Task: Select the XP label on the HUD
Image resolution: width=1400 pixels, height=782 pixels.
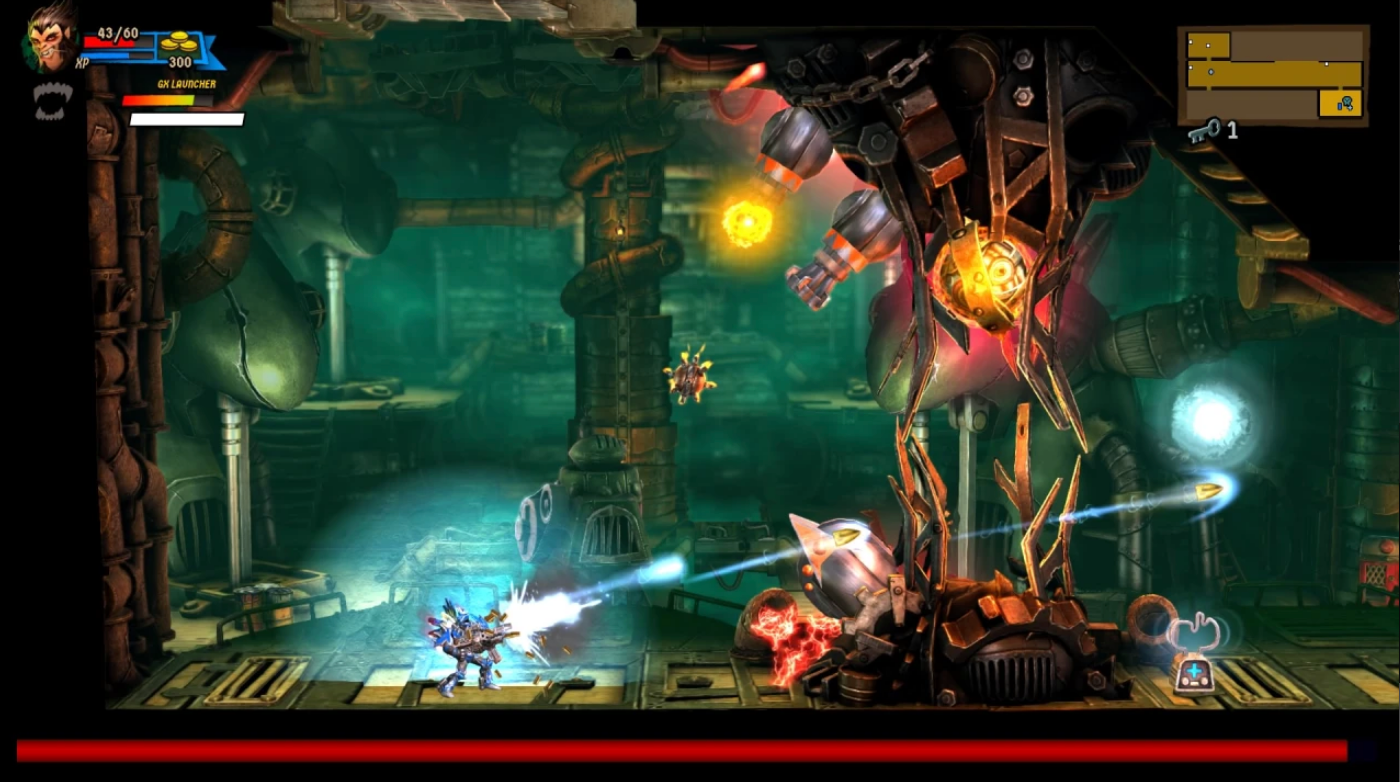Action: pyautogui.click(x=82, y=61)
